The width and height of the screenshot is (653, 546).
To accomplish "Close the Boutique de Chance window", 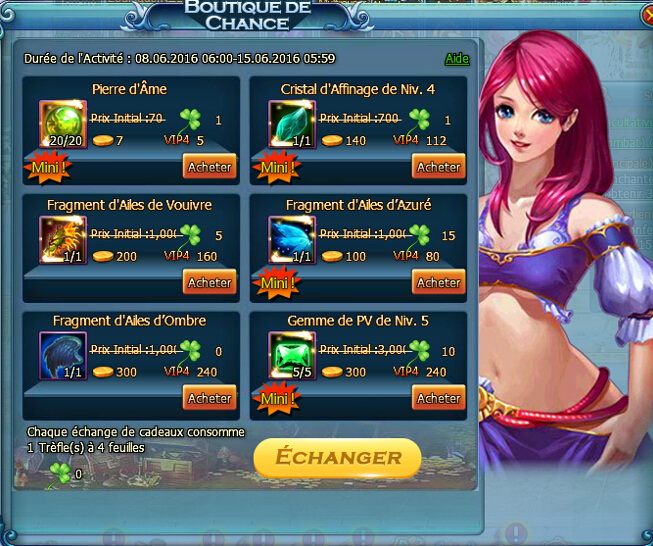I will point(638,13).
